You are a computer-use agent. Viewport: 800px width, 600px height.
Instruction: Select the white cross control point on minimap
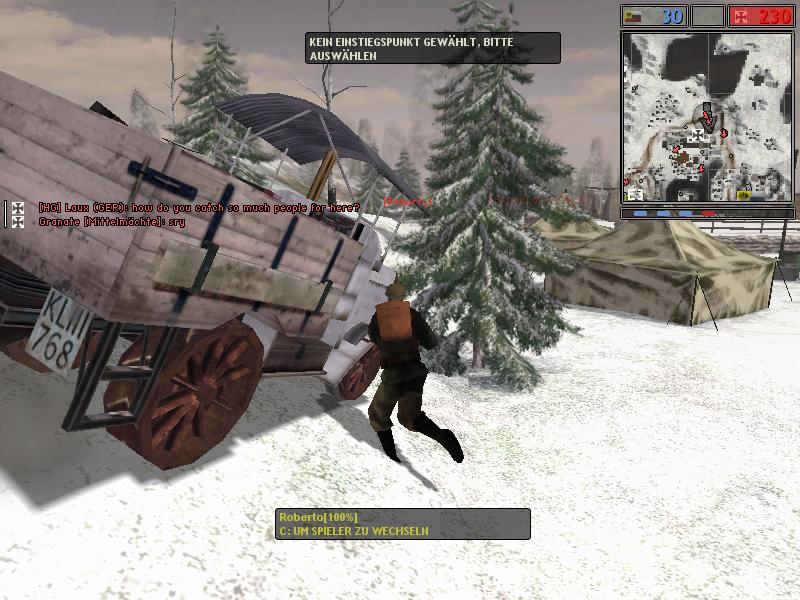pos(697,135)
